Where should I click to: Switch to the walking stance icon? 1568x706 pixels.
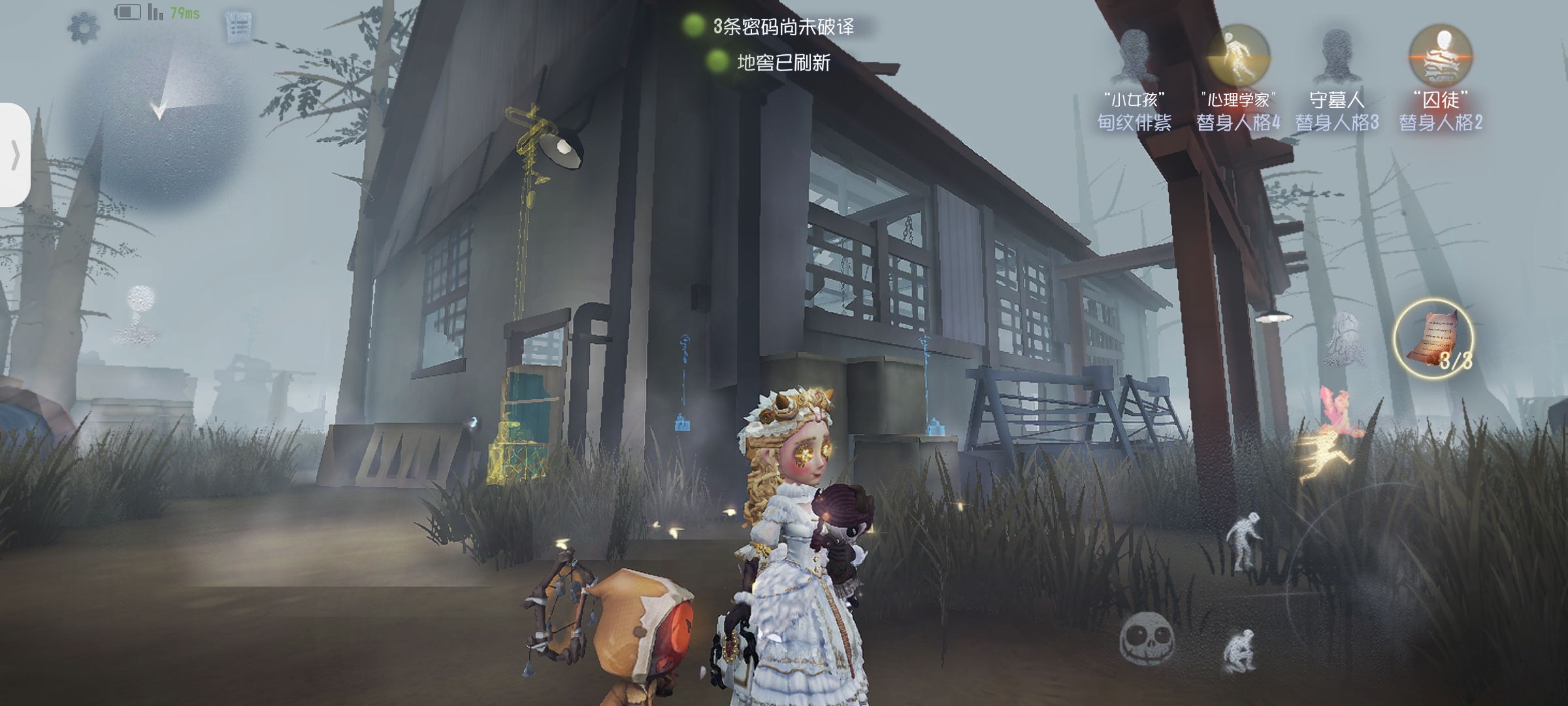click(x=1244, y=540)
